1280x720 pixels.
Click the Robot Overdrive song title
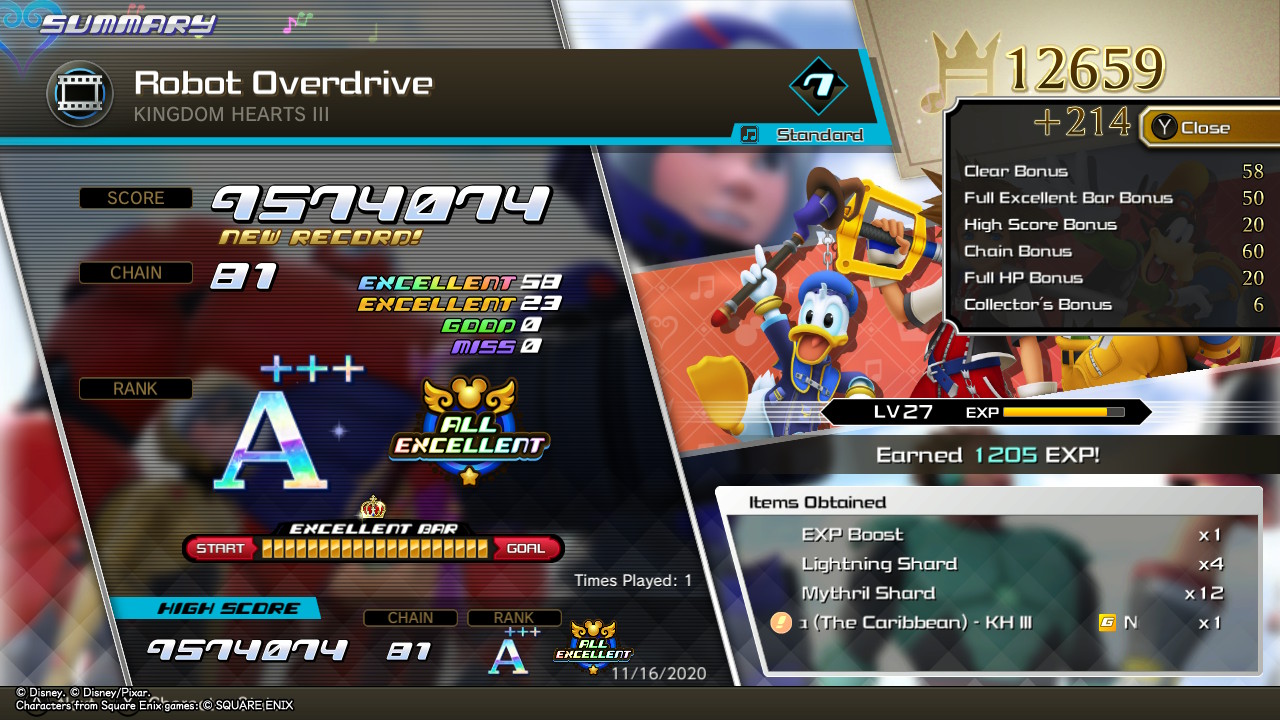283,83
